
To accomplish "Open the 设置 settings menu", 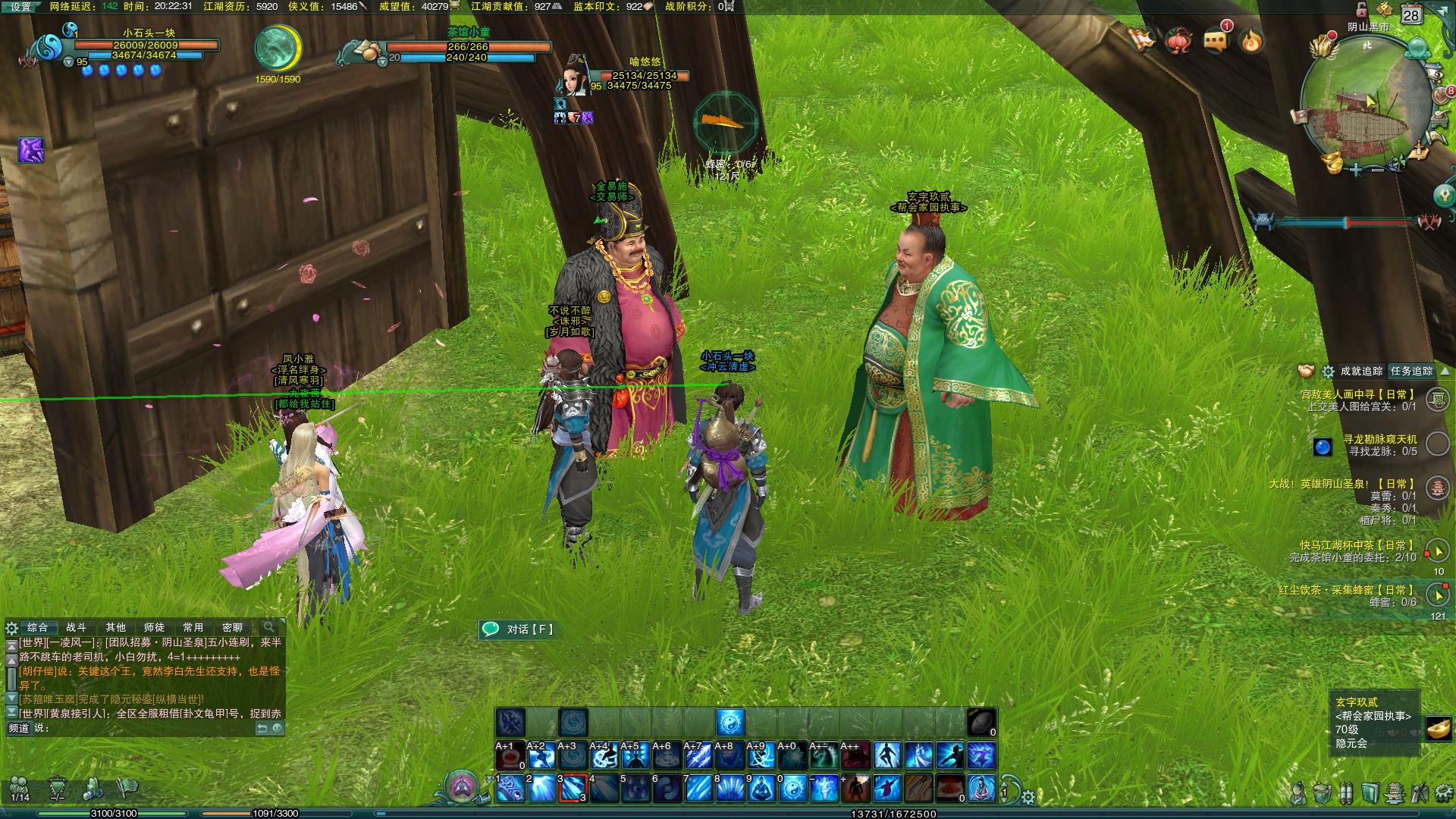I will (x=20, y=7).
